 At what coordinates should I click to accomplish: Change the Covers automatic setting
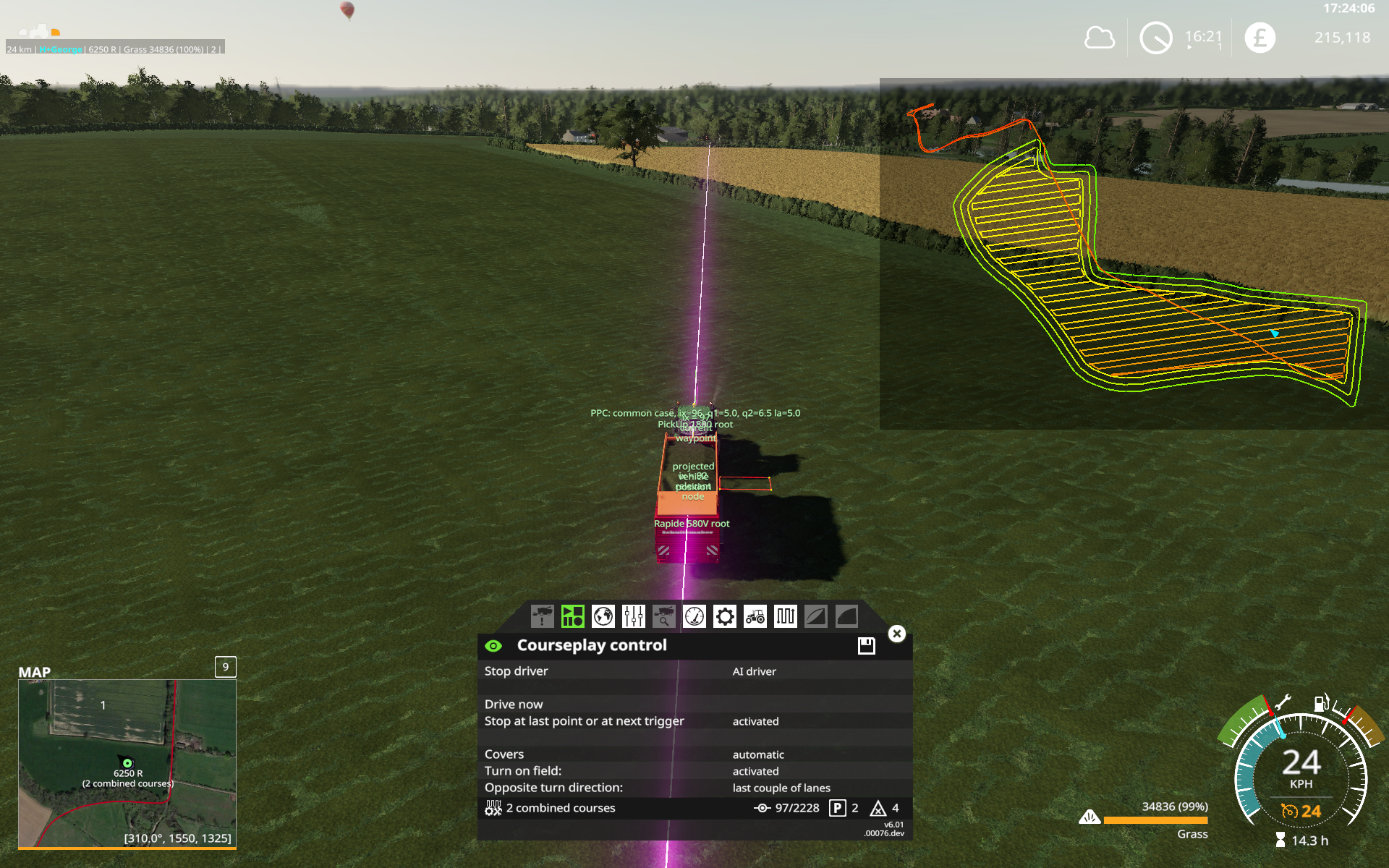757,754
